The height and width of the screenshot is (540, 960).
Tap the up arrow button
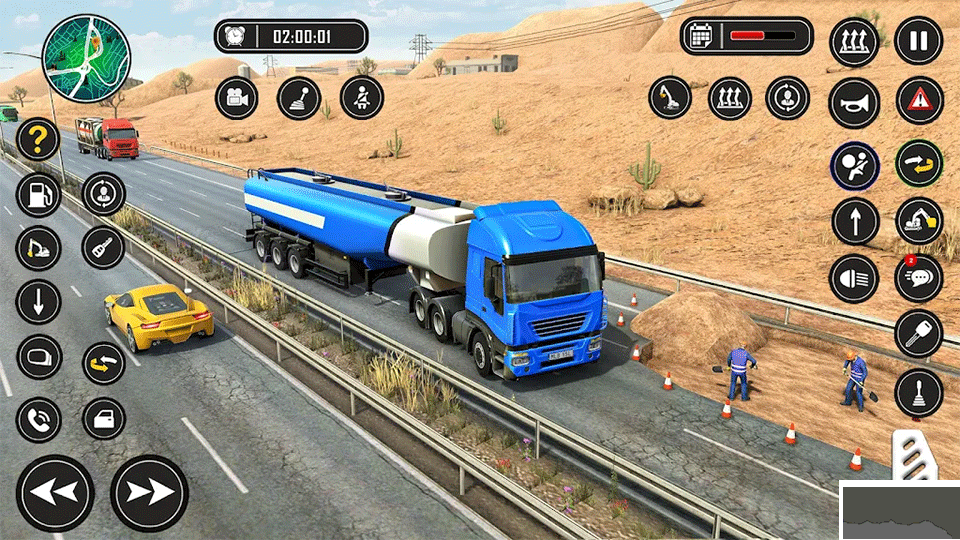[854, 222]
